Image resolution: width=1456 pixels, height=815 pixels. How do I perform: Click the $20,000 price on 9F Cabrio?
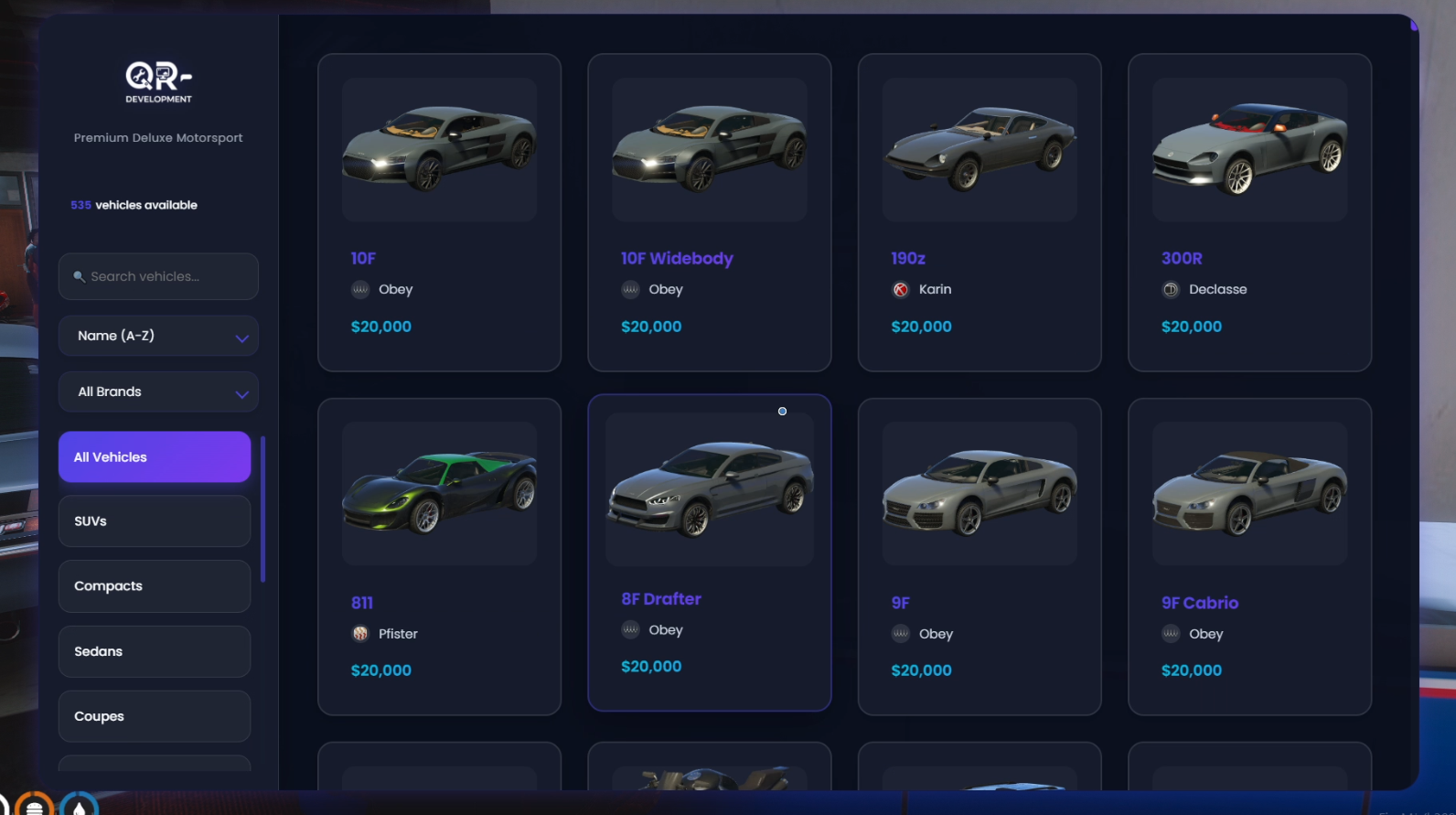coord(1192,670)
